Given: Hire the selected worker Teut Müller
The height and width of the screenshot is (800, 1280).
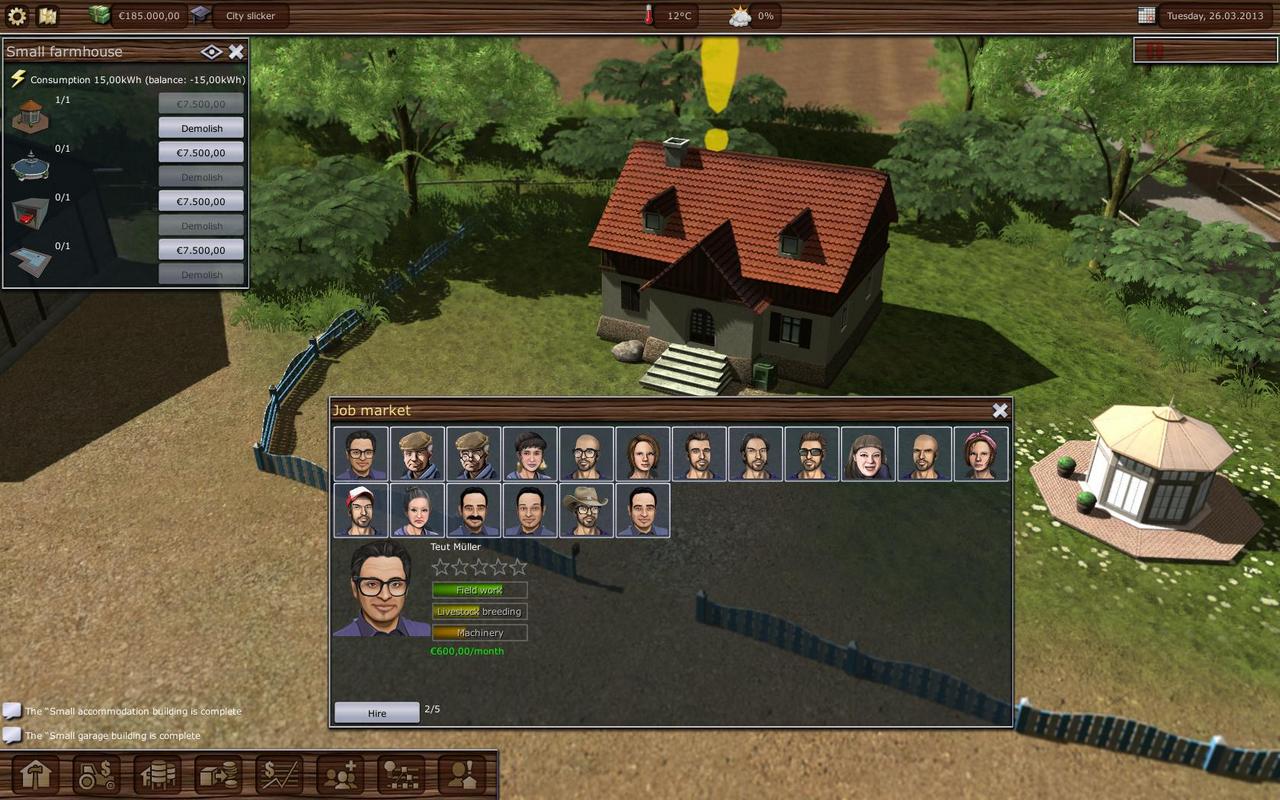Looking at the screenshot, I should tap(376, 713).
